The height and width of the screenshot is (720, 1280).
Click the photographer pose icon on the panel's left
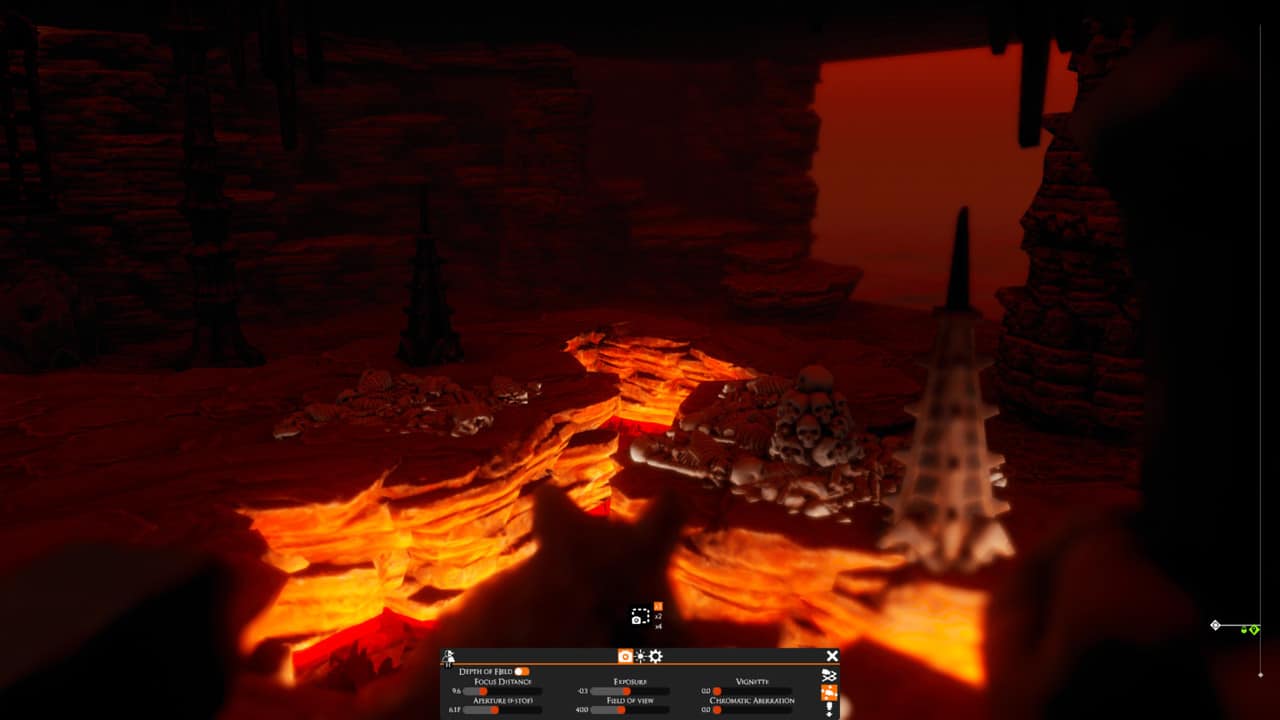(x=448, y=656)
